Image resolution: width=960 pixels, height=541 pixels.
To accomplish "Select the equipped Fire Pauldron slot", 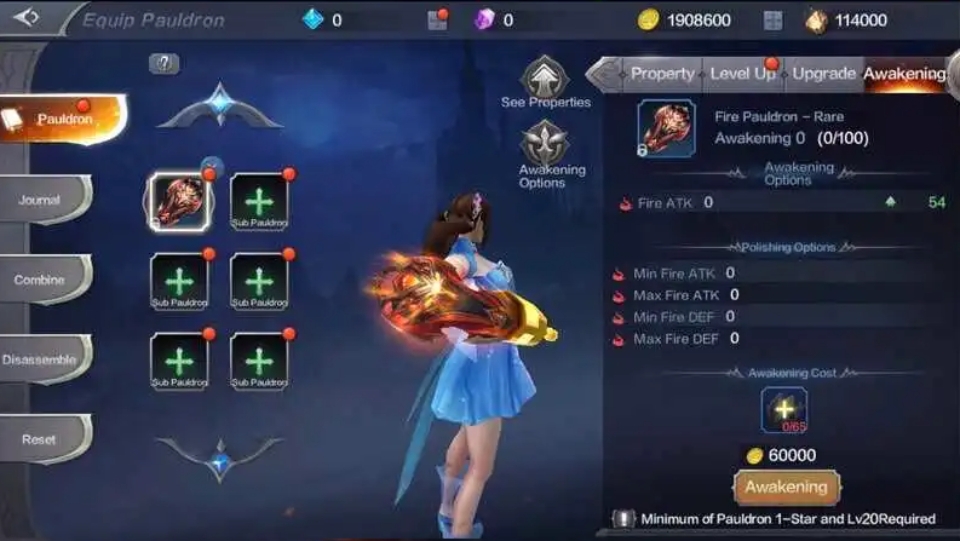I will pyautogui.click(x=180, y=201).
